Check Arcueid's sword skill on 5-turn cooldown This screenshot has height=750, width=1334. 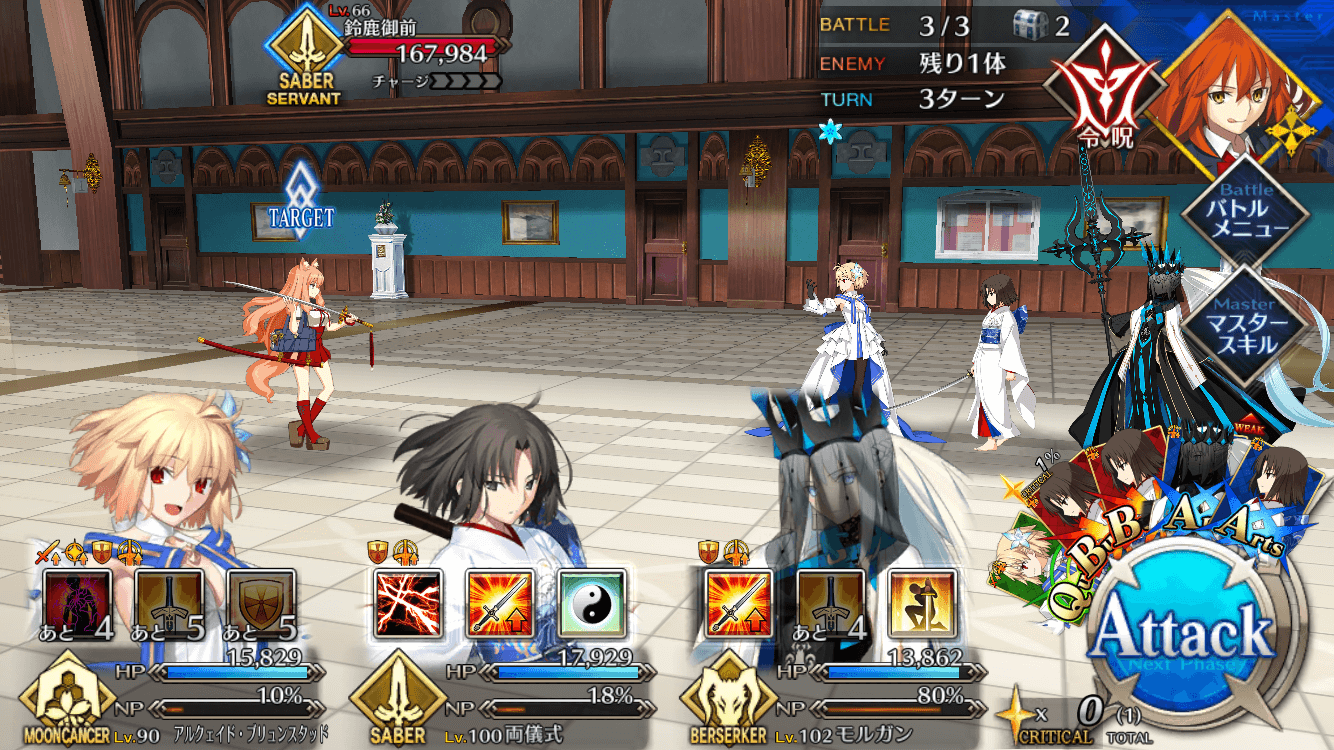[x=169, y=604]
